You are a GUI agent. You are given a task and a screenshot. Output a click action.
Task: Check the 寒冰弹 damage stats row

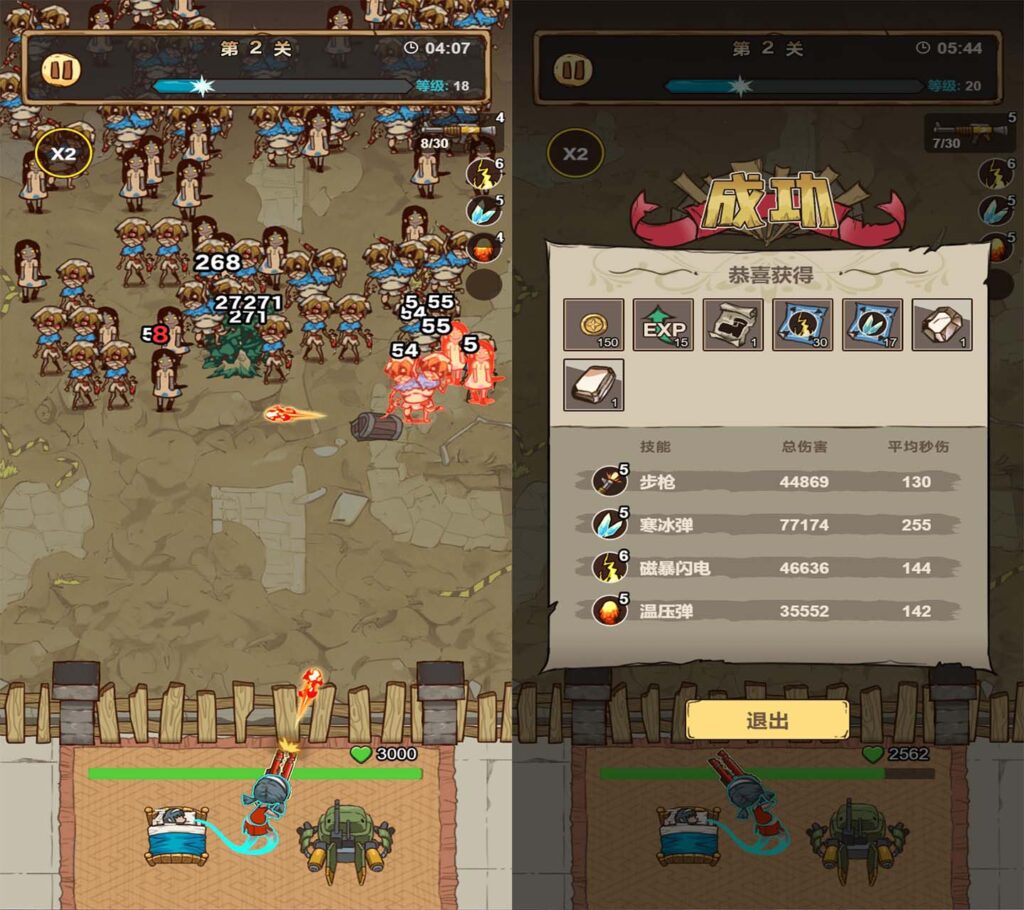(770, 524)
